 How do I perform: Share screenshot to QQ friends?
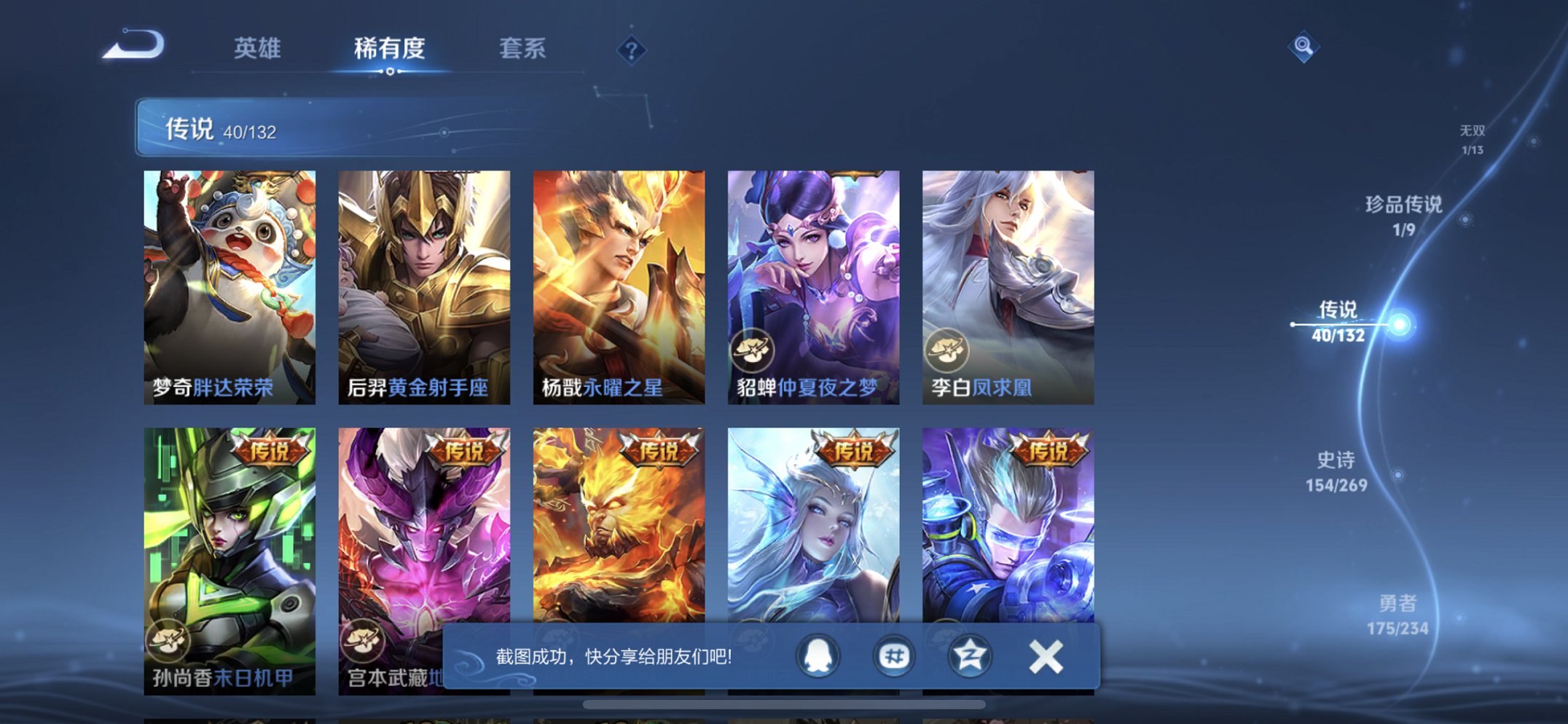point(818,656)
